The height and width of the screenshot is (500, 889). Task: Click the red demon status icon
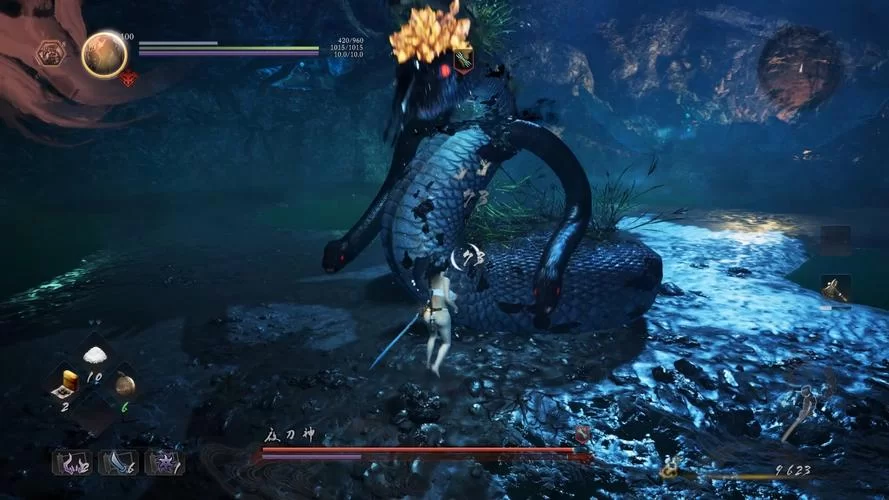129,78
